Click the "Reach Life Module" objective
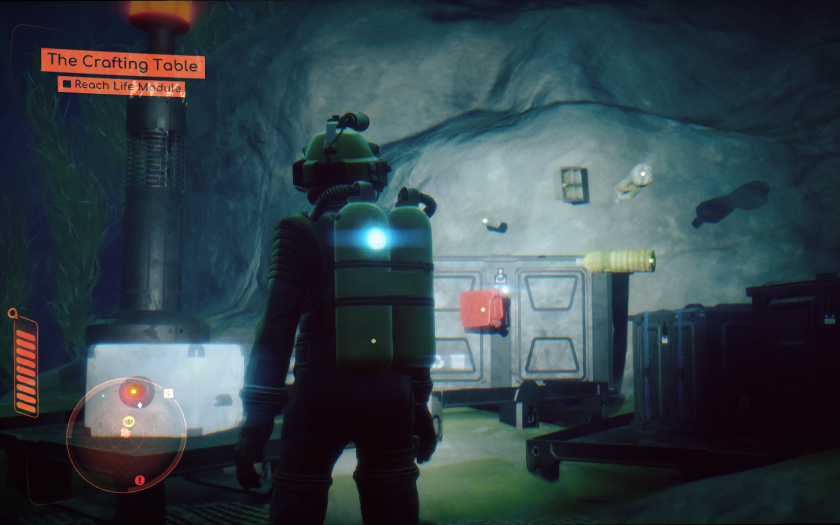The width and height of the screenshot is (840, 525). coord(128,86)
